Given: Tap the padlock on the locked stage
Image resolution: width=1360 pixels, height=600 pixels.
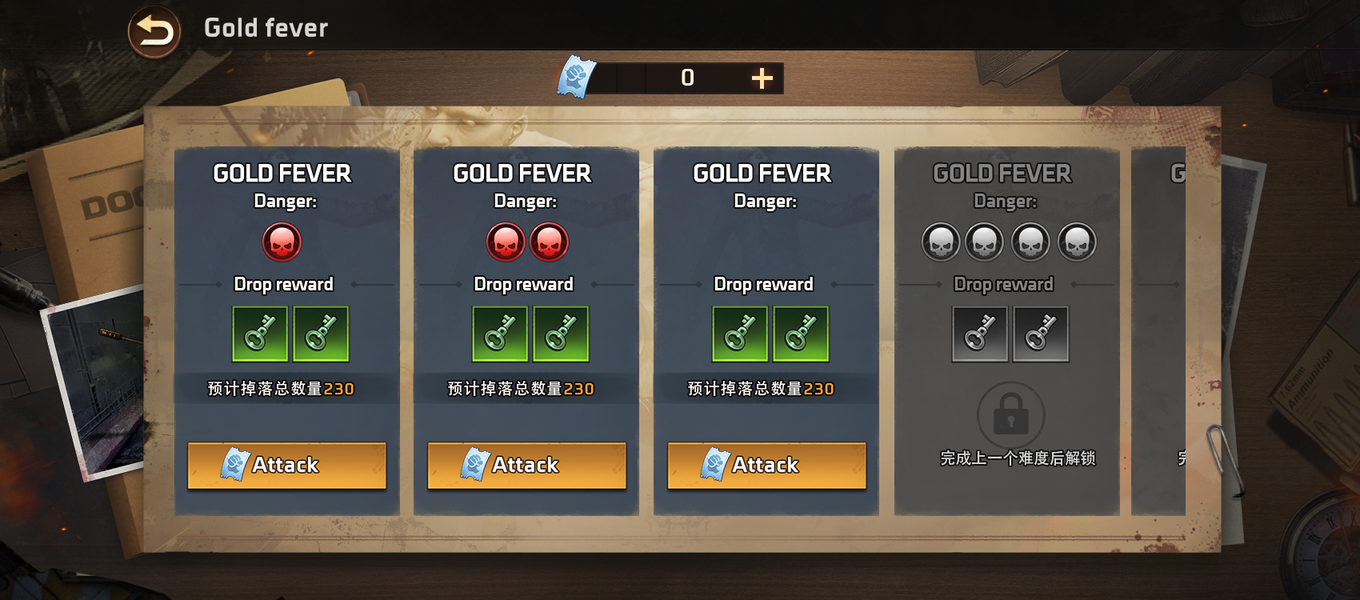Looking at the screenshot, I should pos(1010,413).
